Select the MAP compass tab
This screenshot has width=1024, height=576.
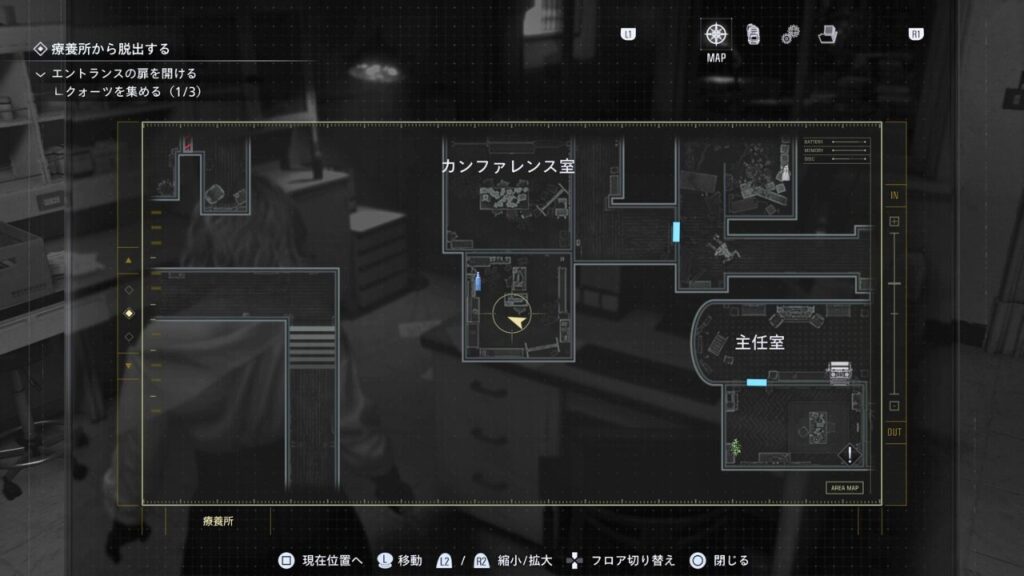click(716, 35)
